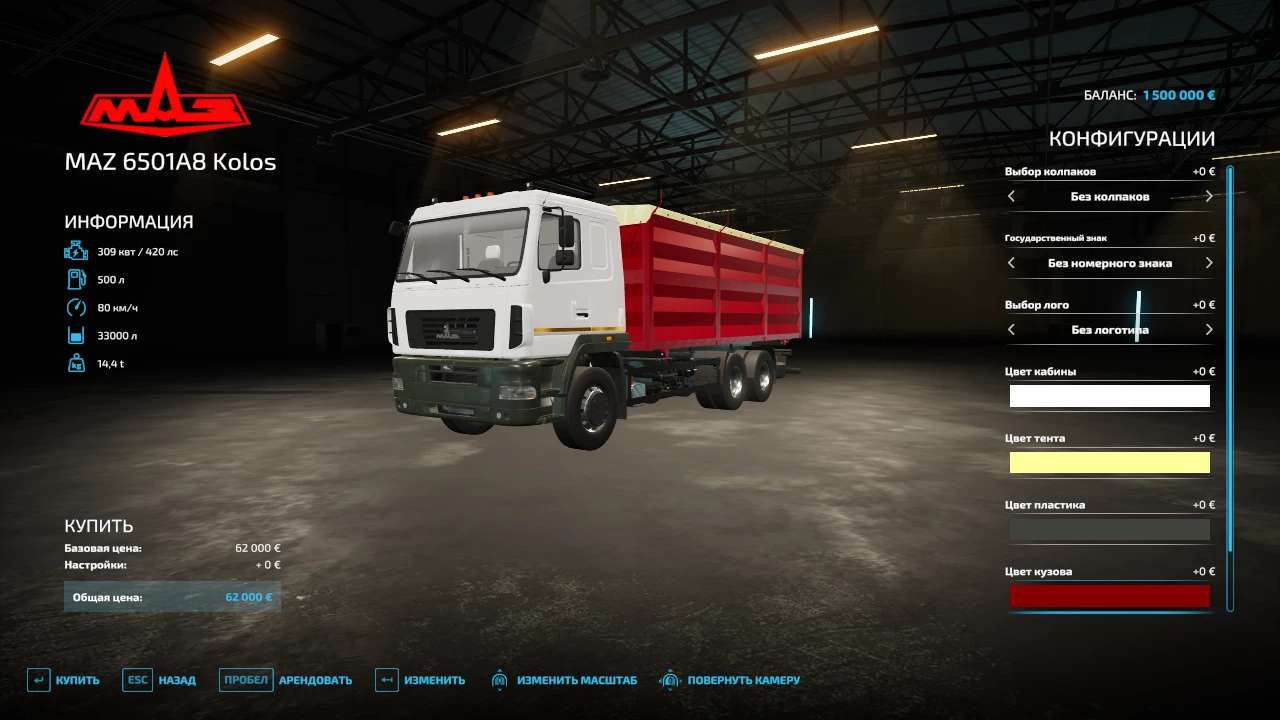This screenshot has width=1280, height=720.
Task: Click НАЗАД to go back
Action: point(176,679)
